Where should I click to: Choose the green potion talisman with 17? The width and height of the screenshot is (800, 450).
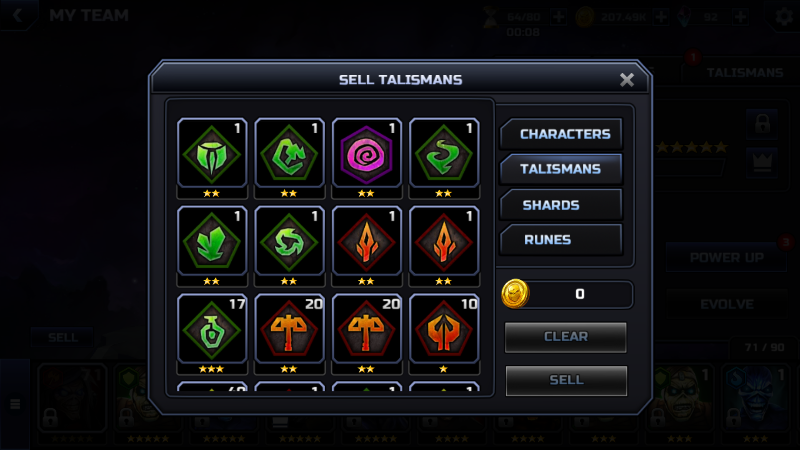212,329
